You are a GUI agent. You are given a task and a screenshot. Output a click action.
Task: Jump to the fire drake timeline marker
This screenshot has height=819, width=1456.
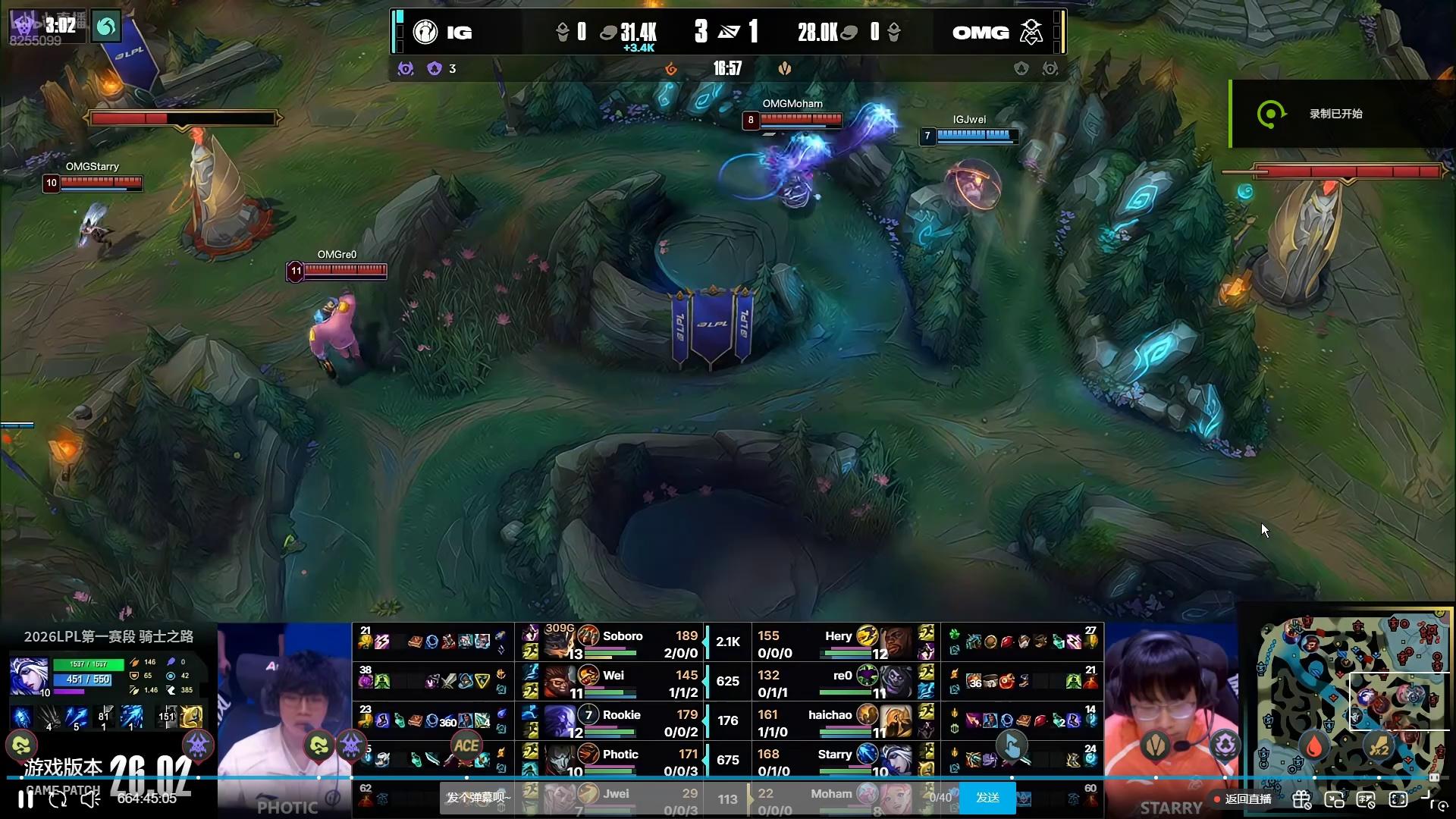(x=1314, y=746)
